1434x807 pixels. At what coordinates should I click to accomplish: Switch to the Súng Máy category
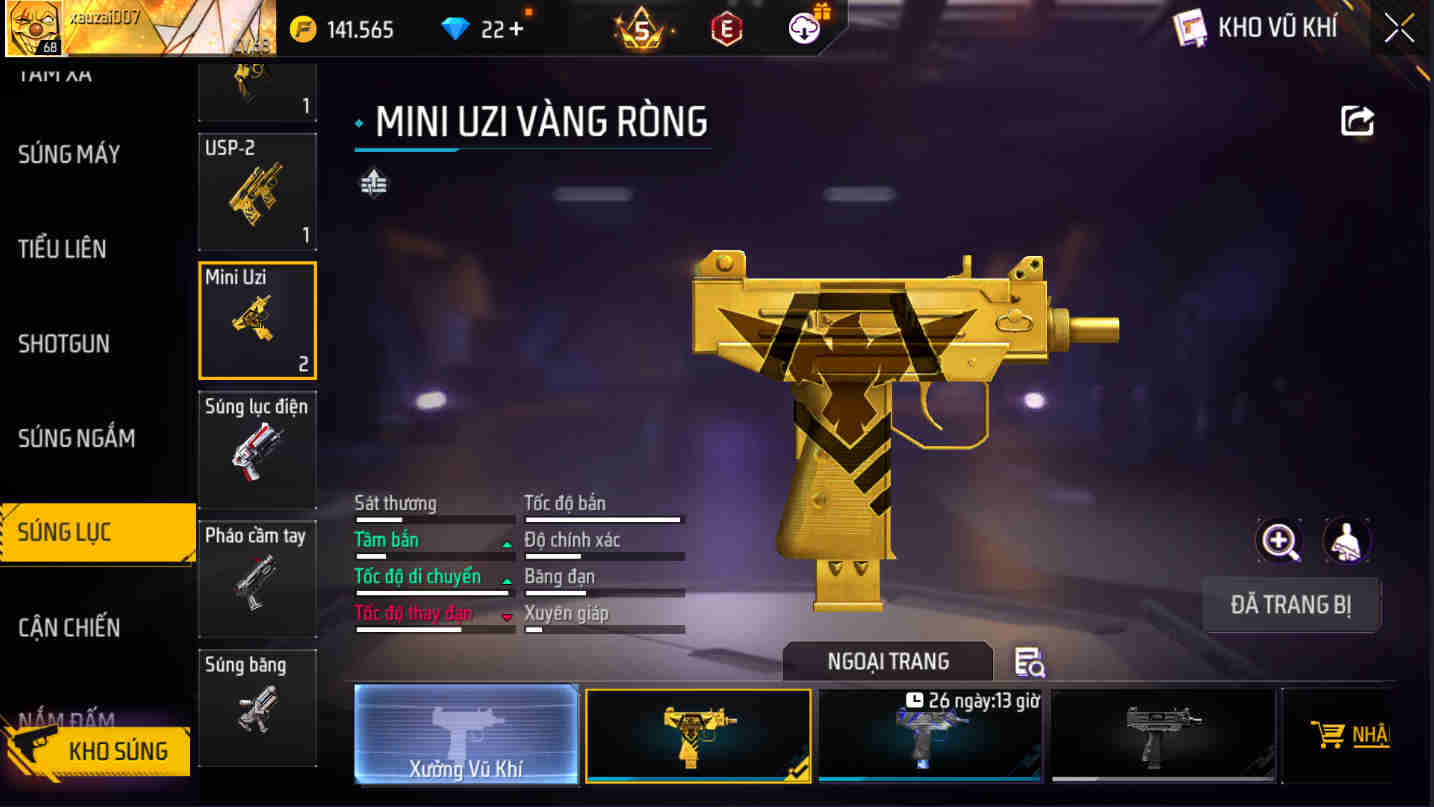[x=69, y=154]
